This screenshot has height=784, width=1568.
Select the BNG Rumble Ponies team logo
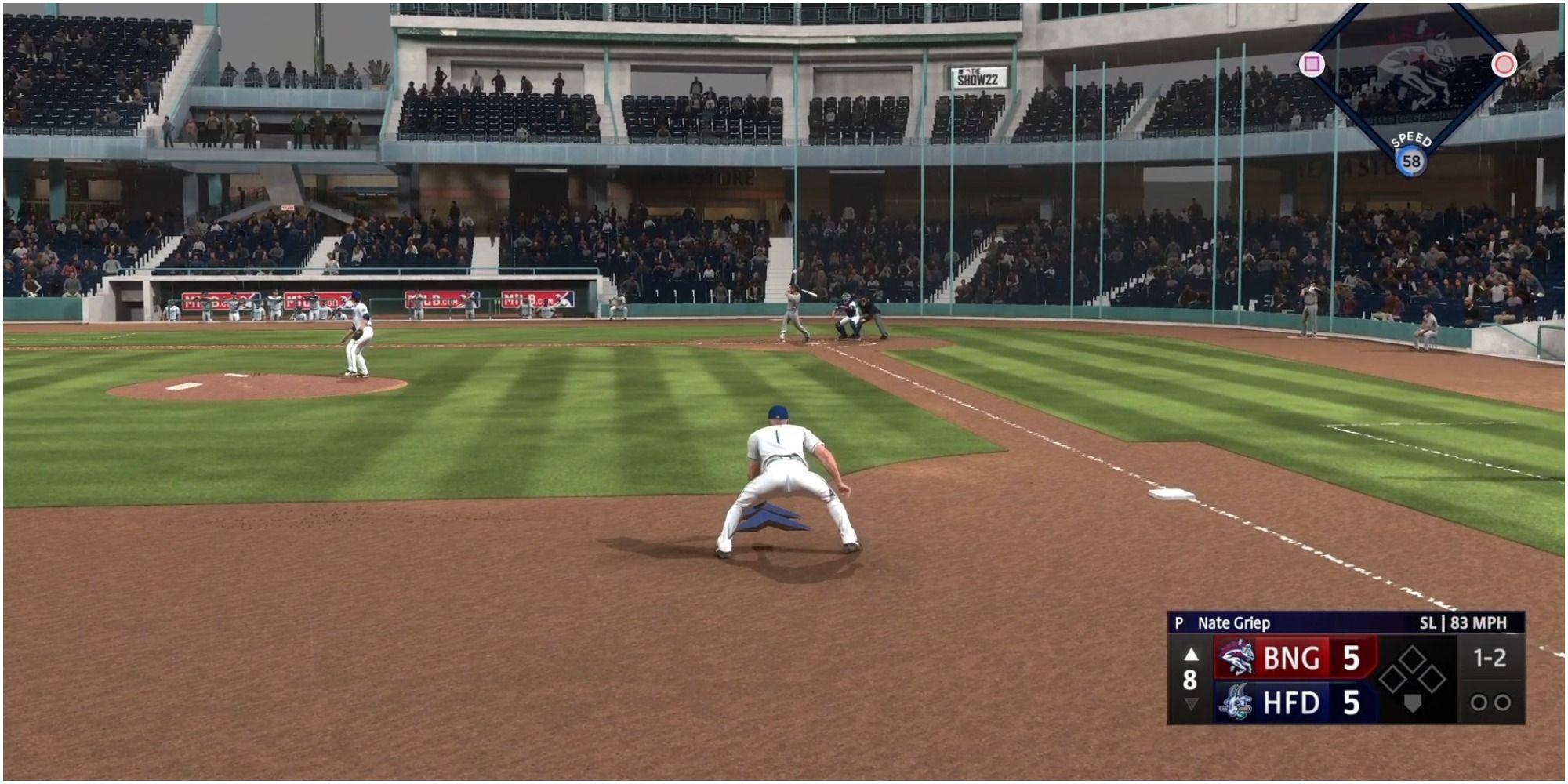(x=1237, y=658)
